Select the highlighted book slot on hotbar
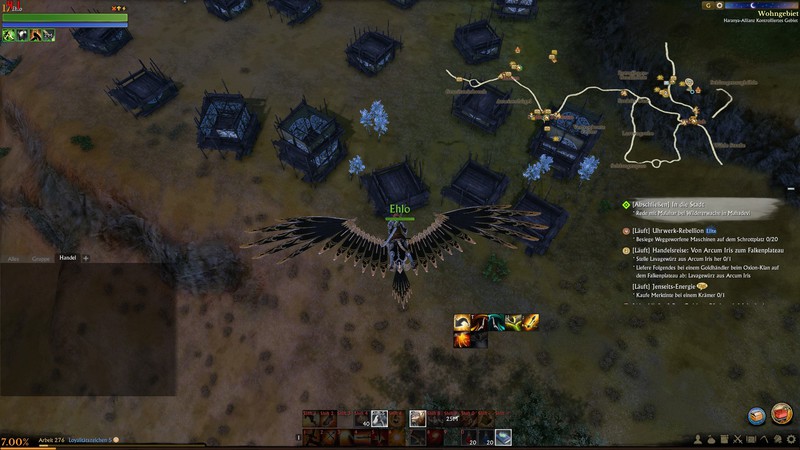800x450 pixels. [x=504, y=436]
